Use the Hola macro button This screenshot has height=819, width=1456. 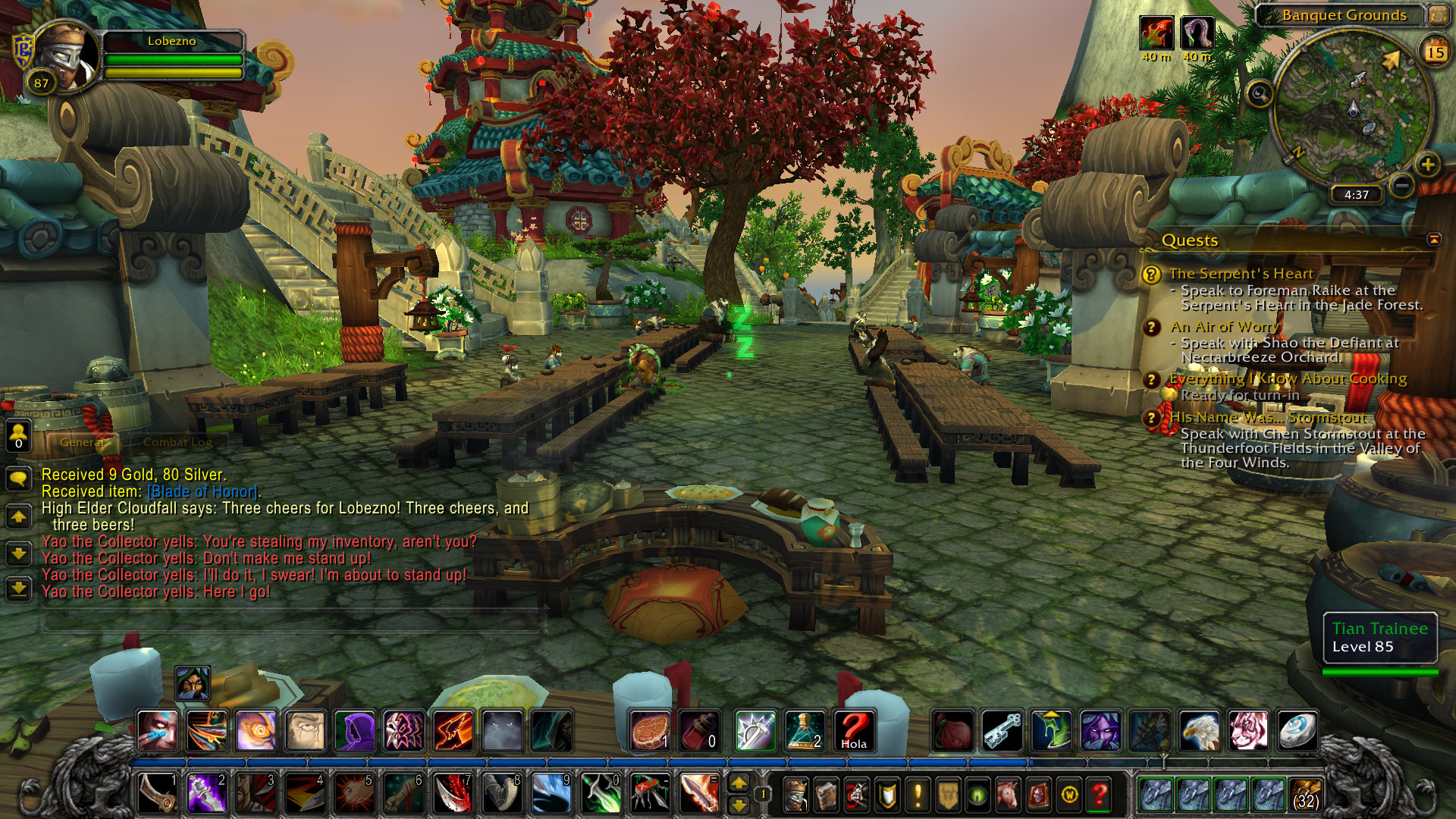[854, 730]
